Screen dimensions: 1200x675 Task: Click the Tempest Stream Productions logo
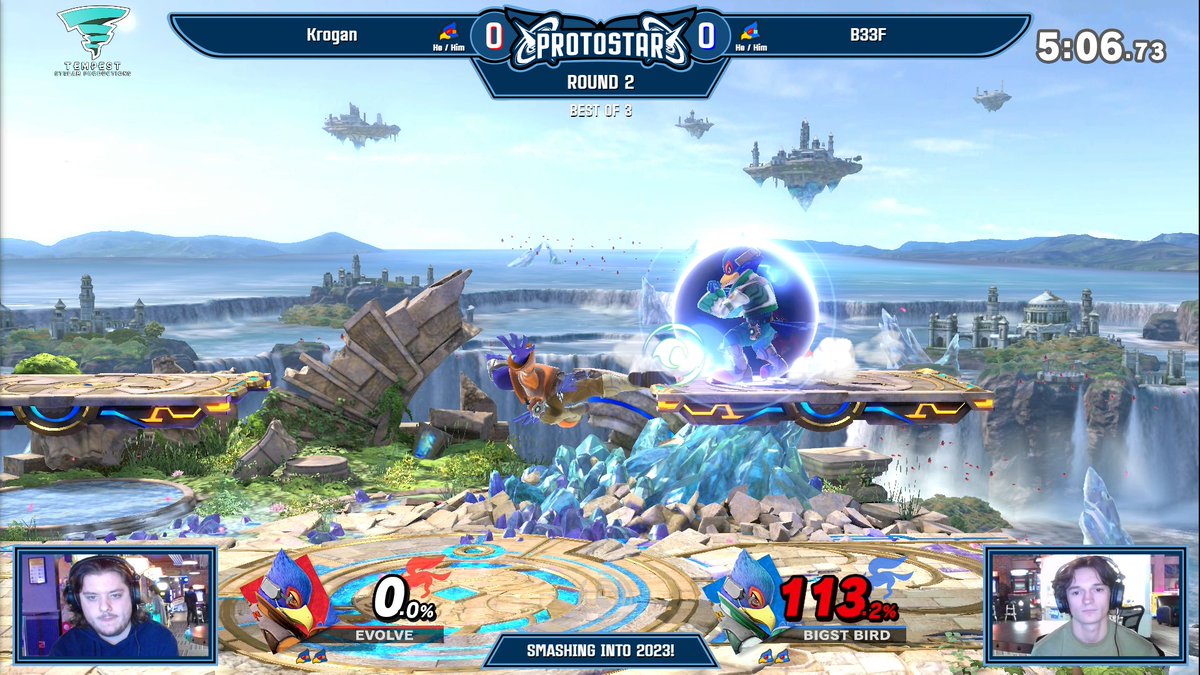93,40
